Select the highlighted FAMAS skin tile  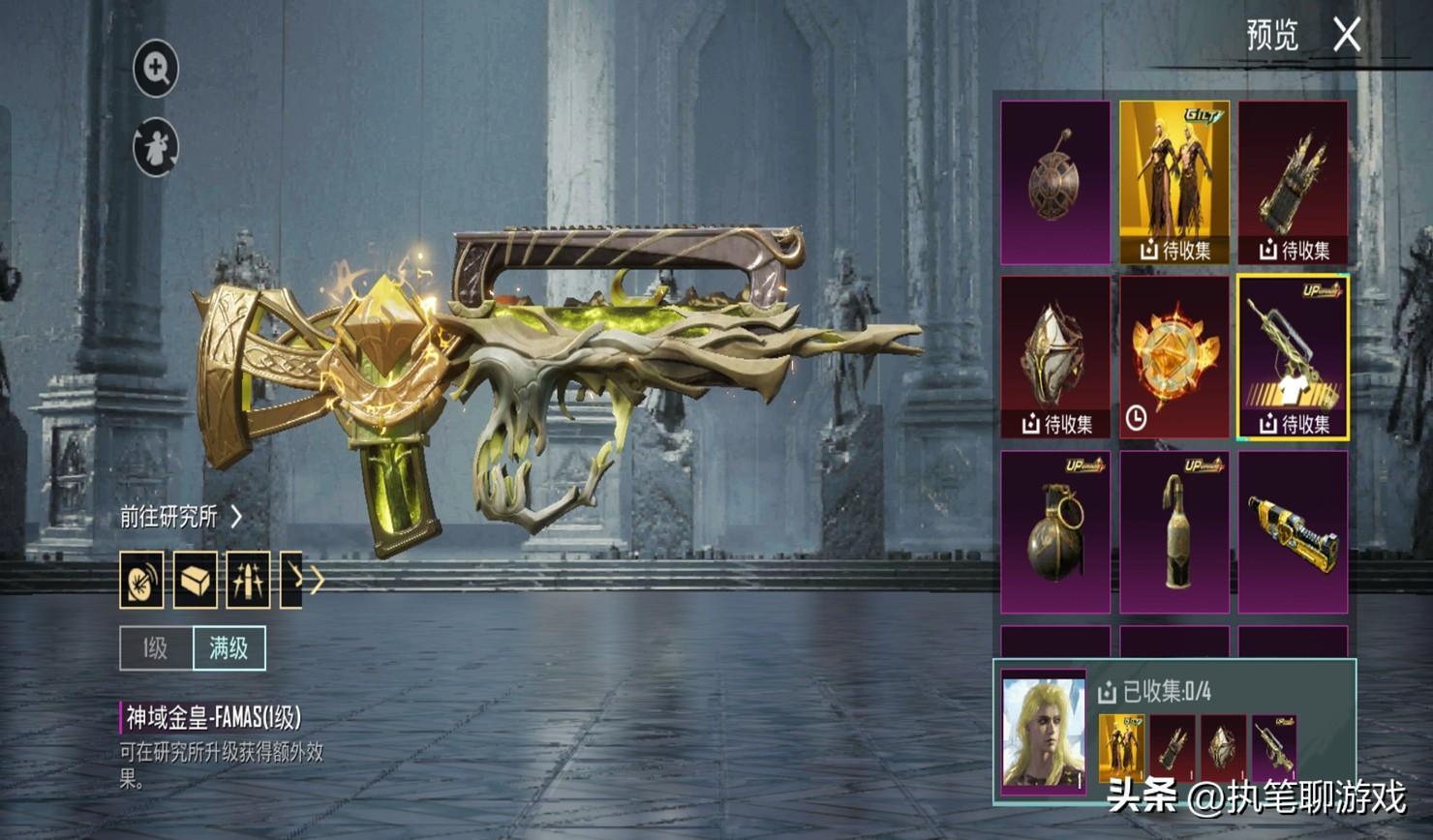[1293, 357]
